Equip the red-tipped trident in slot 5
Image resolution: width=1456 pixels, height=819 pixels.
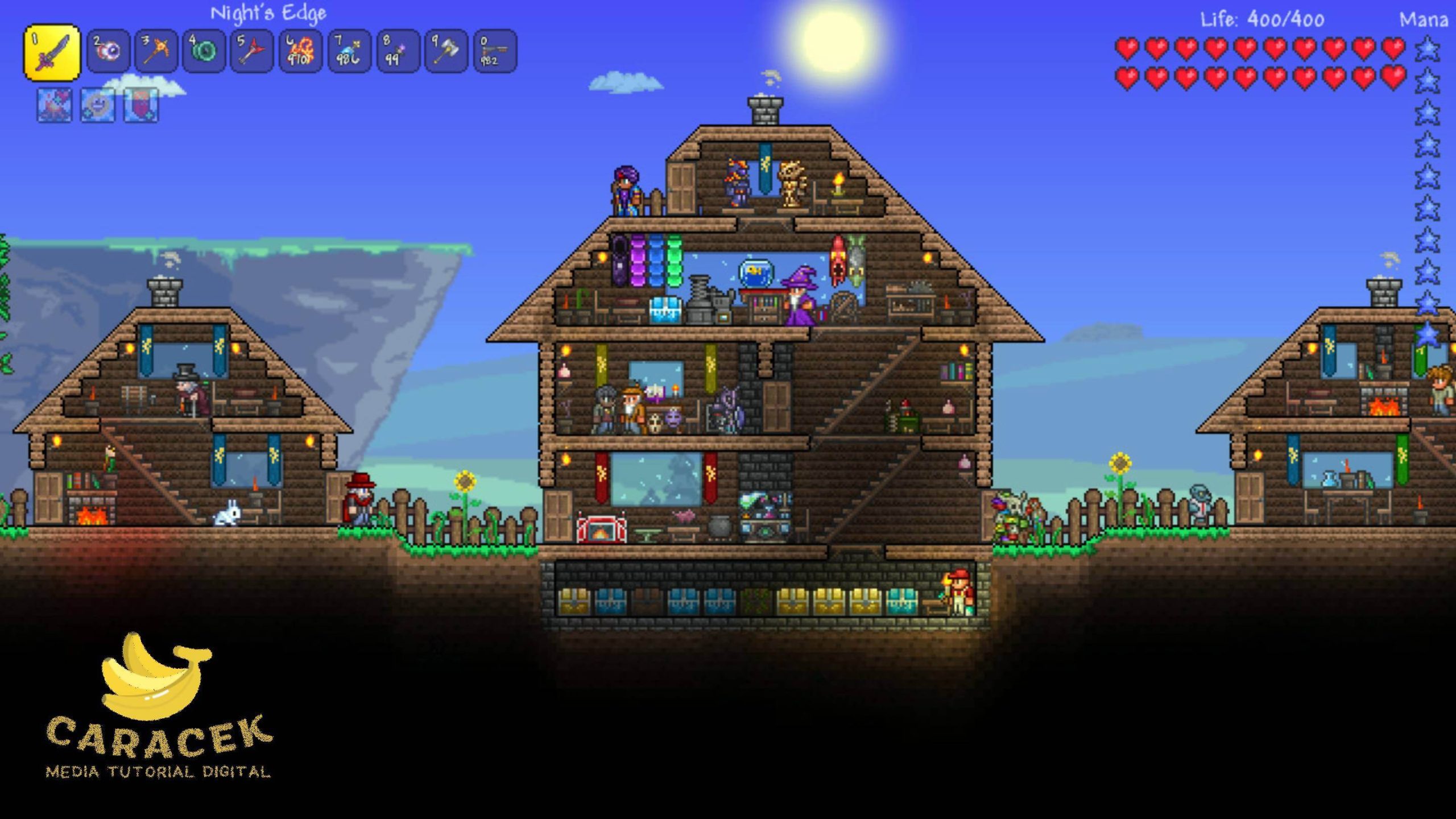tap(253, 52)
